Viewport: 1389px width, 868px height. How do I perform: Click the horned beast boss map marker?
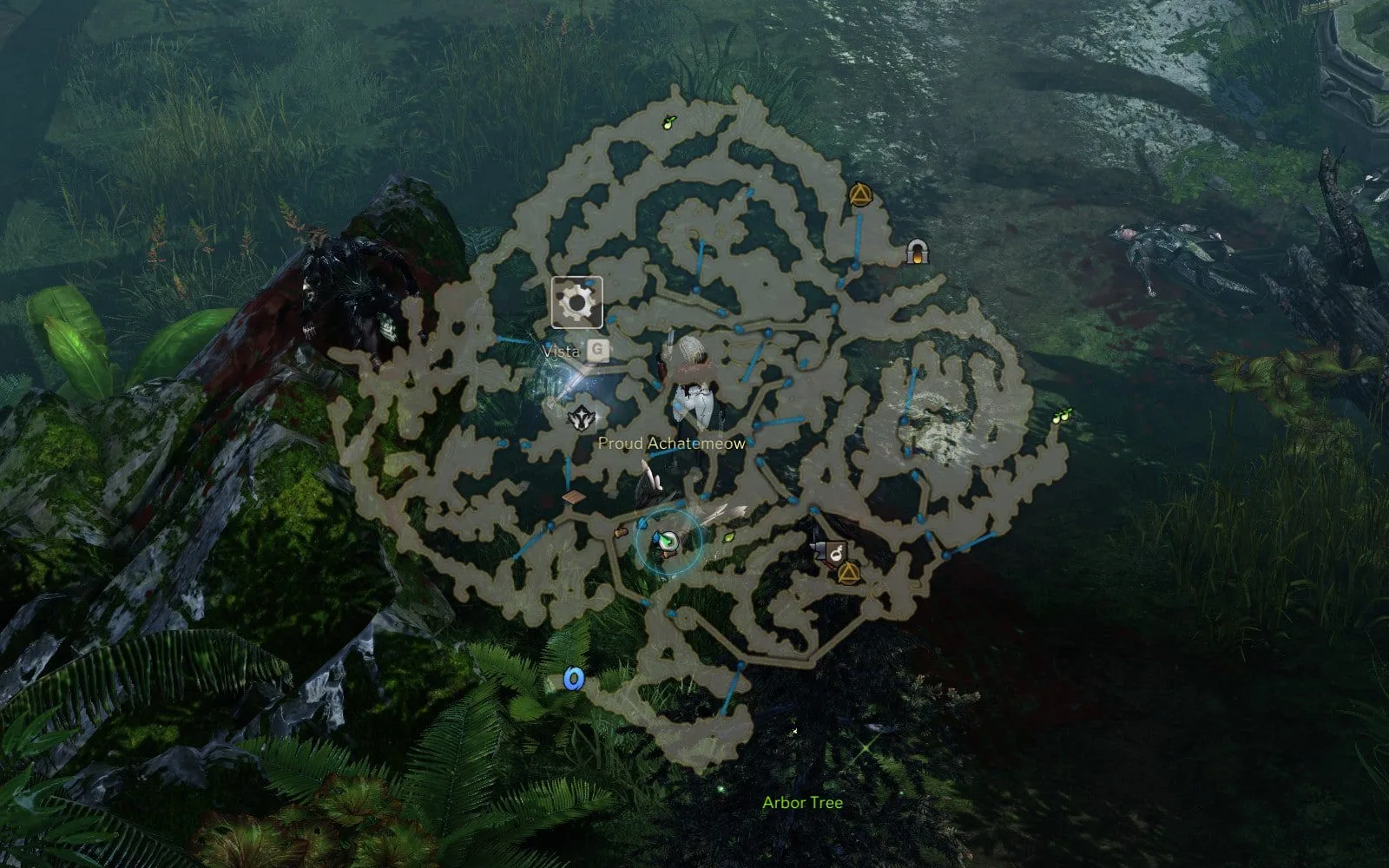tap(583, 418)
